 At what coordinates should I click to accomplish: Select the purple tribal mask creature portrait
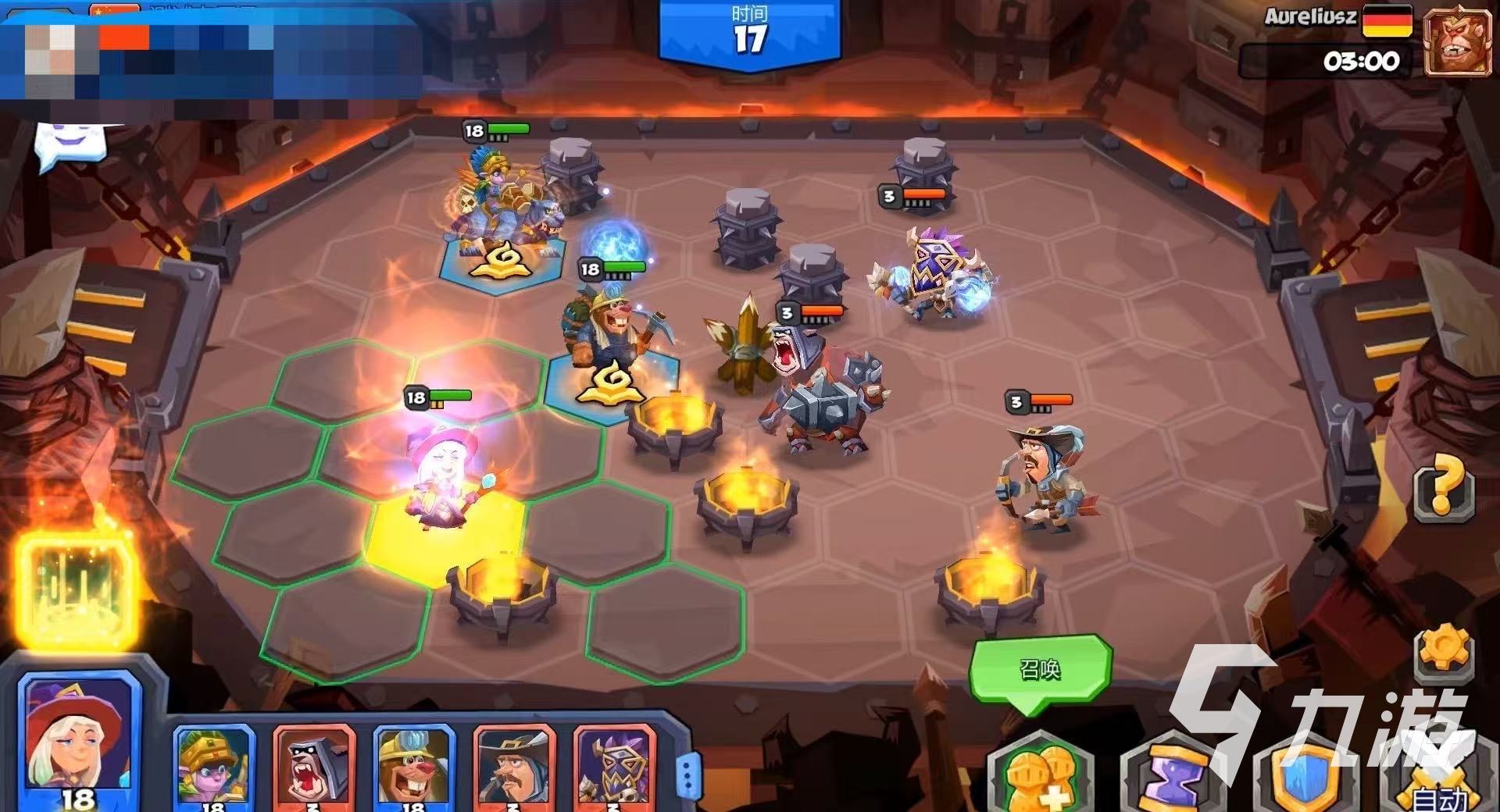[x=614, y=765]
